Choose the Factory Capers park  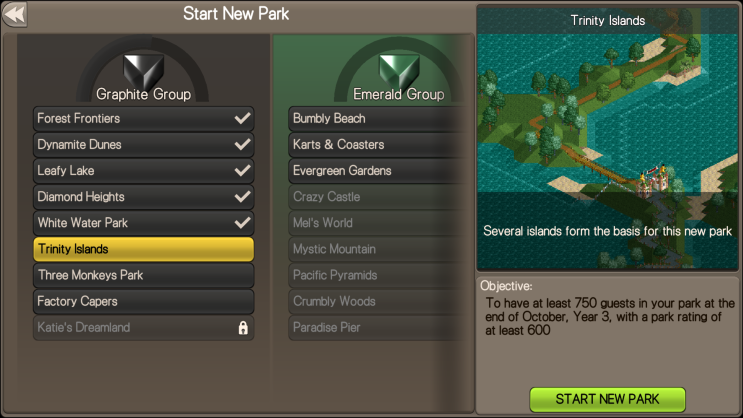[x=143, y=301]
